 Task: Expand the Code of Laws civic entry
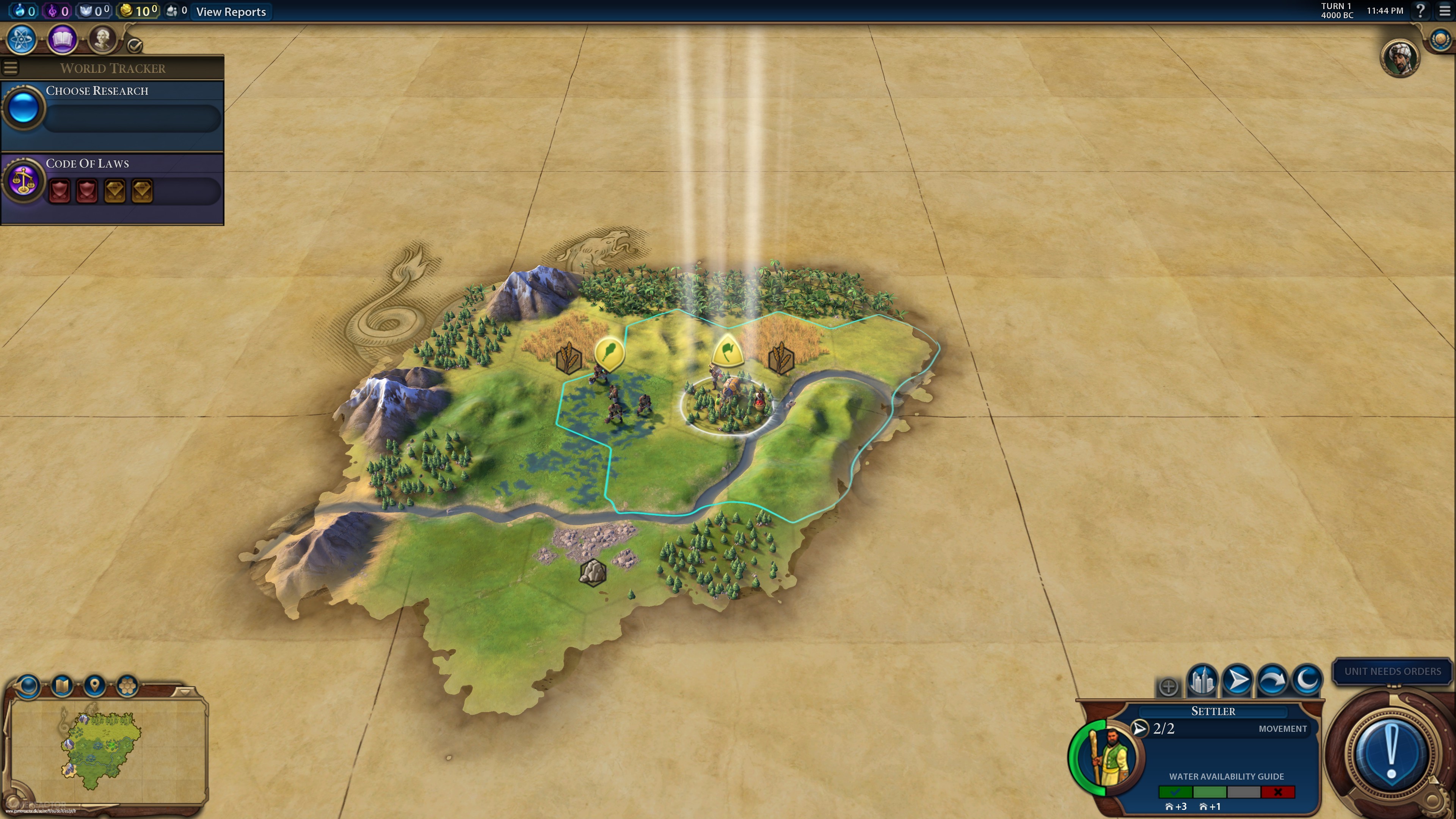point(88,163)
